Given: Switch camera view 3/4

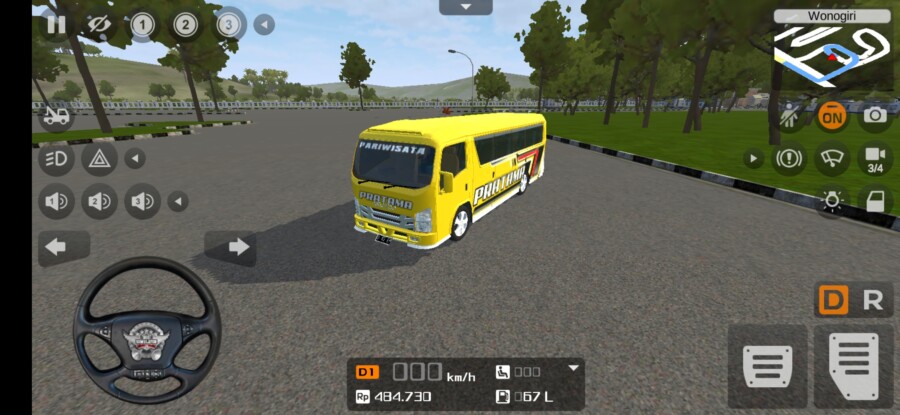Looking at the screenshot, I should 875,159.
